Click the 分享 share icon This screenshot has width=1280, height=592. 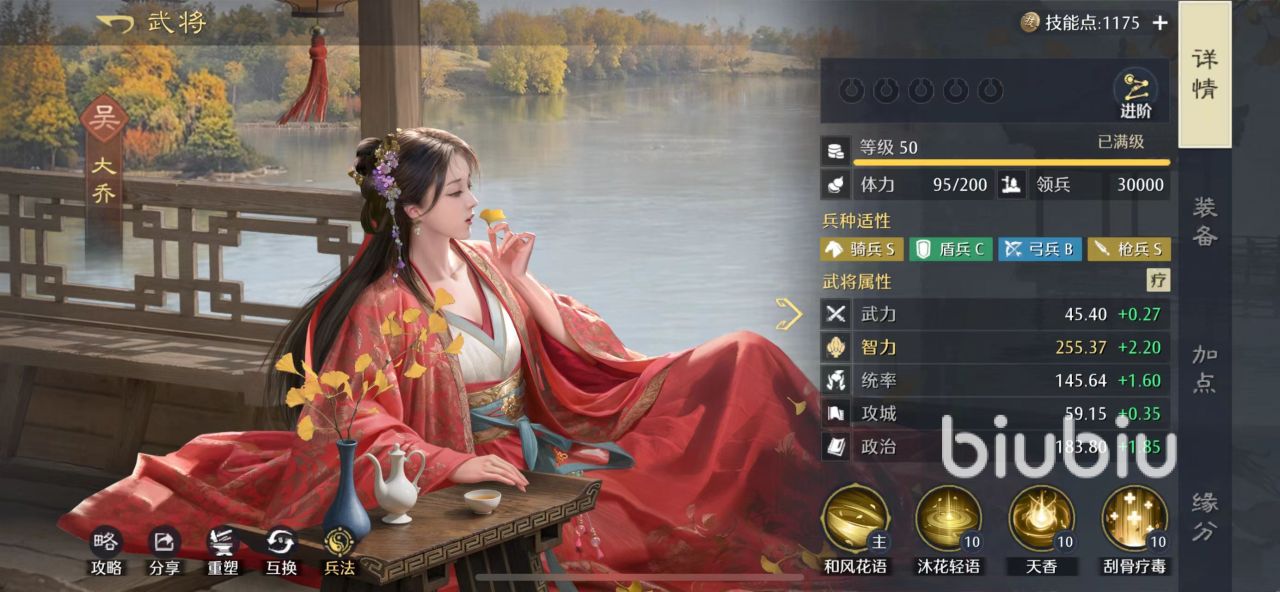[x=164, y=550]
